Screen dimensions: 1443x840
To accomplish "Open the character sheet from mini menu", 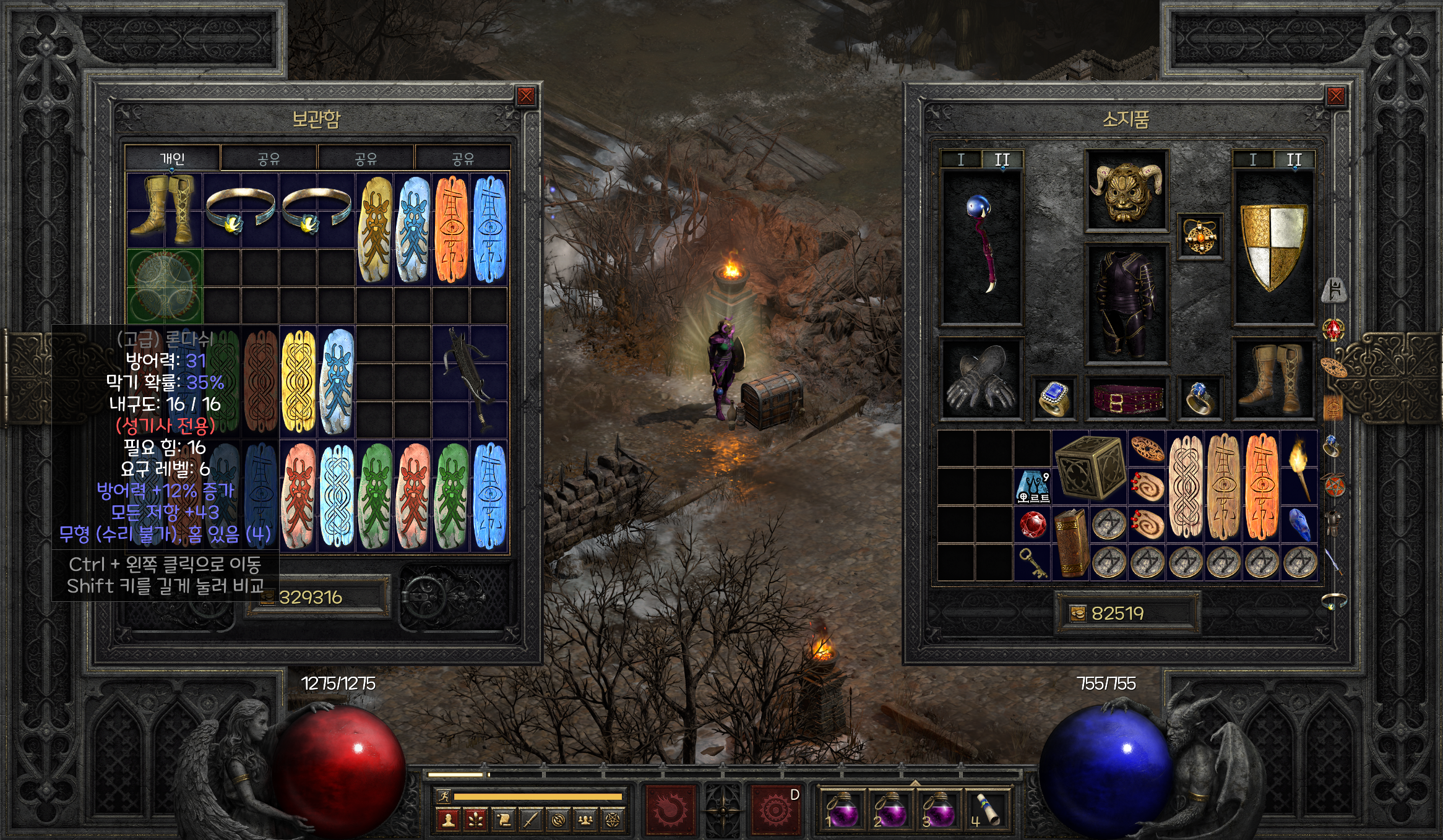I will 448,820.
